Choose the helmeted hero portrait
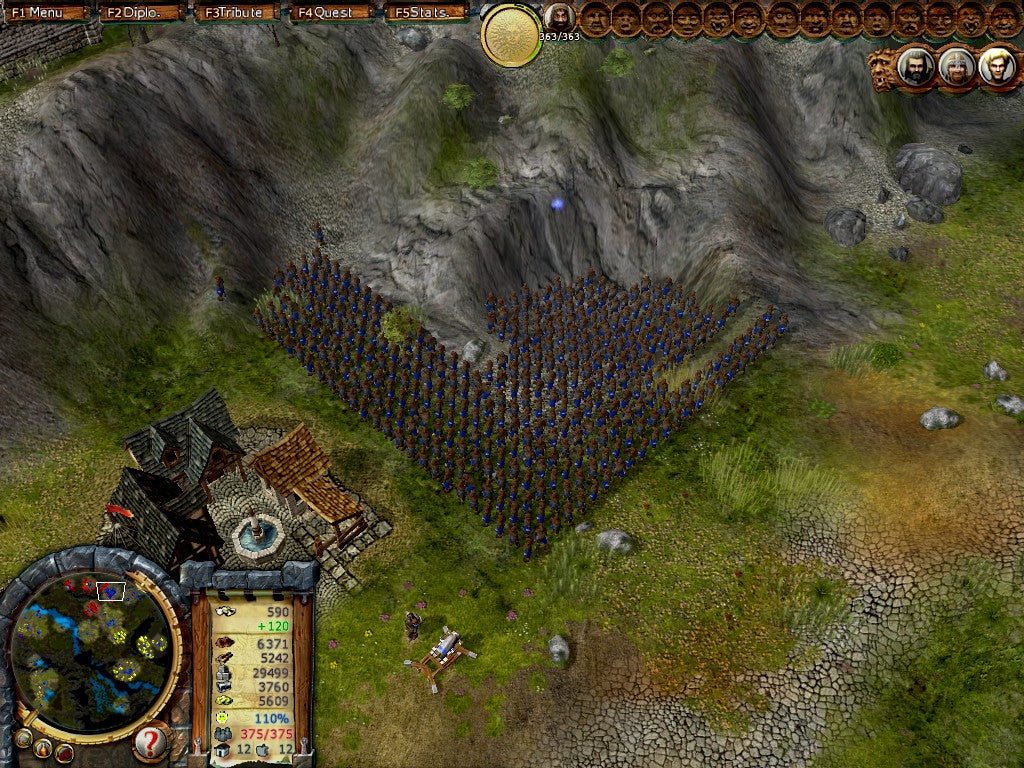The width and height of the screenshot is (1024, 768). [956, 67]
